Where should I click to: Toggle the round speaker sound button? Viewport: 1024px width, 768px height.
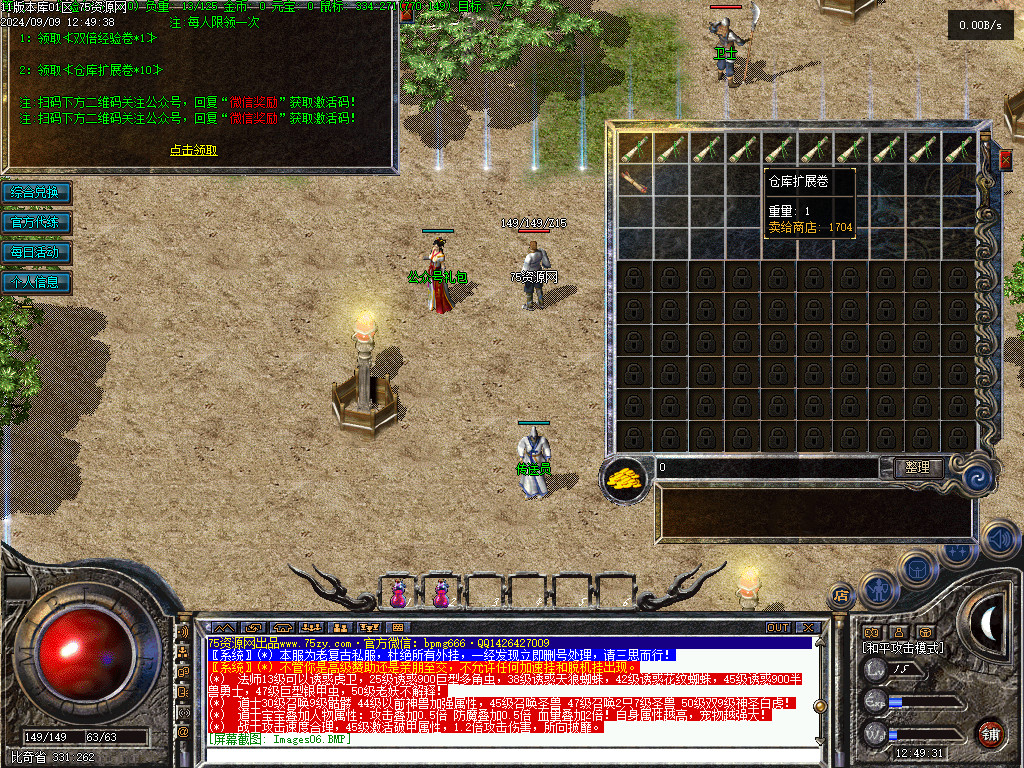click(x=999, y=540)
